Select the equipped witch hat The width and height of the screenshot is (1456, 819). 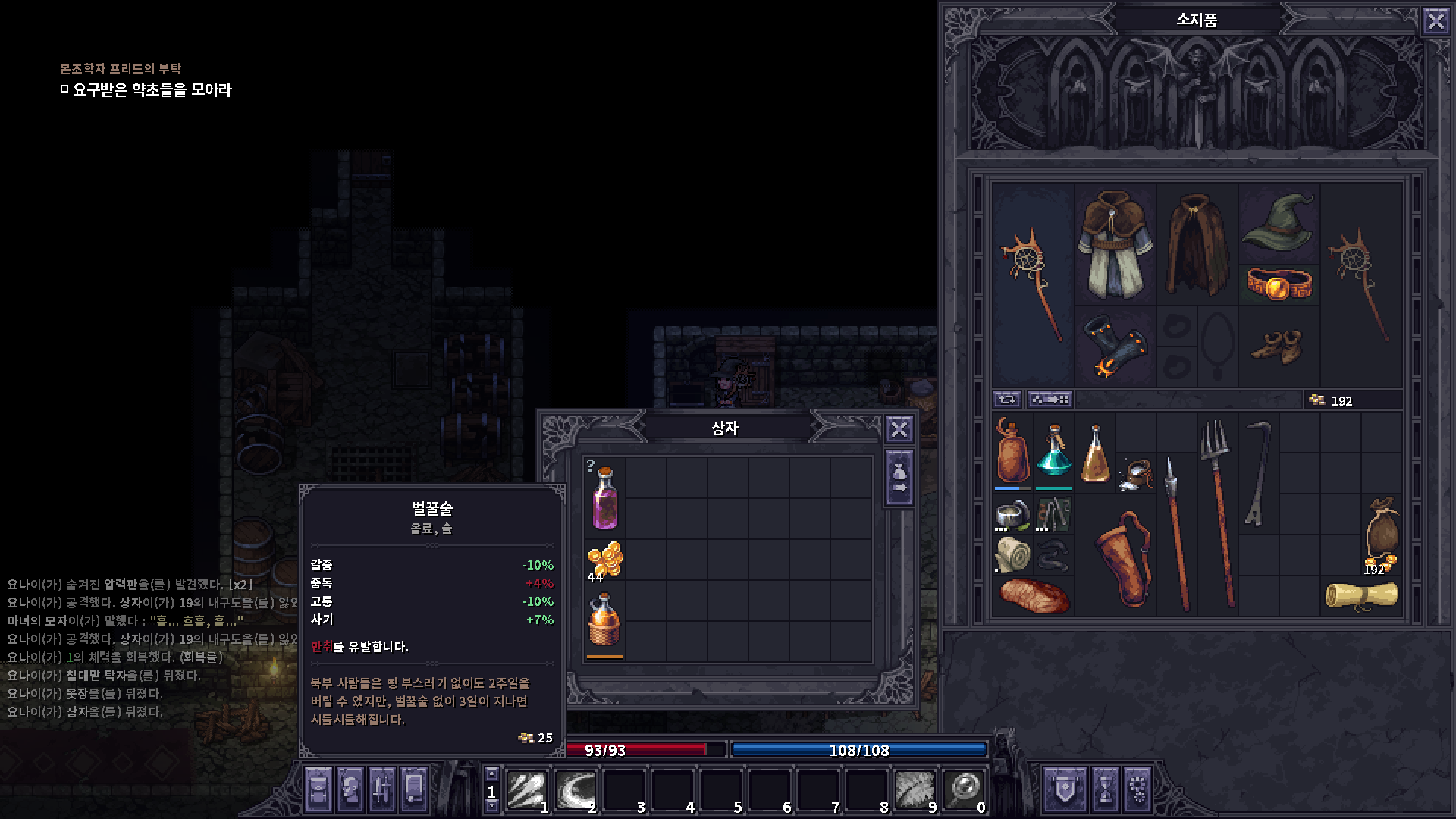(1279, 221)
